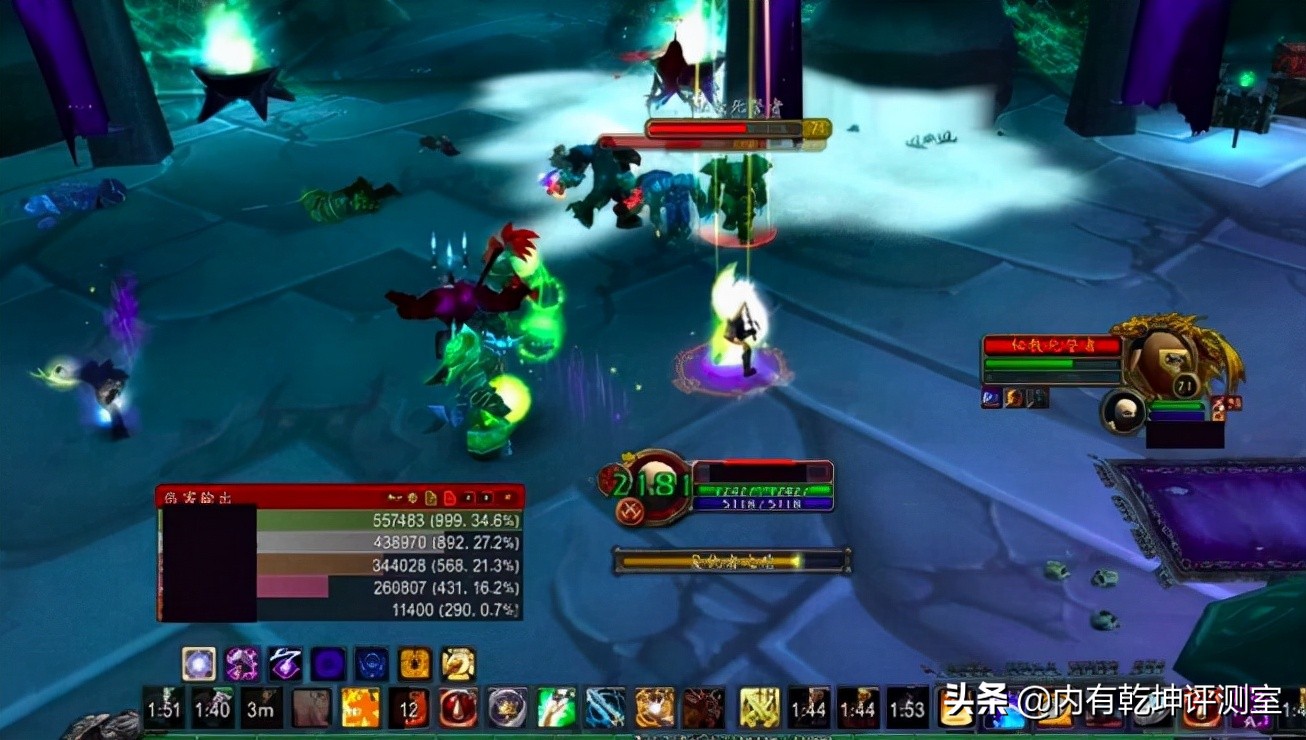Click the purple swirling pattern buff icon
The height and width of the screenshot is (740, 1306).
(242, 664)
